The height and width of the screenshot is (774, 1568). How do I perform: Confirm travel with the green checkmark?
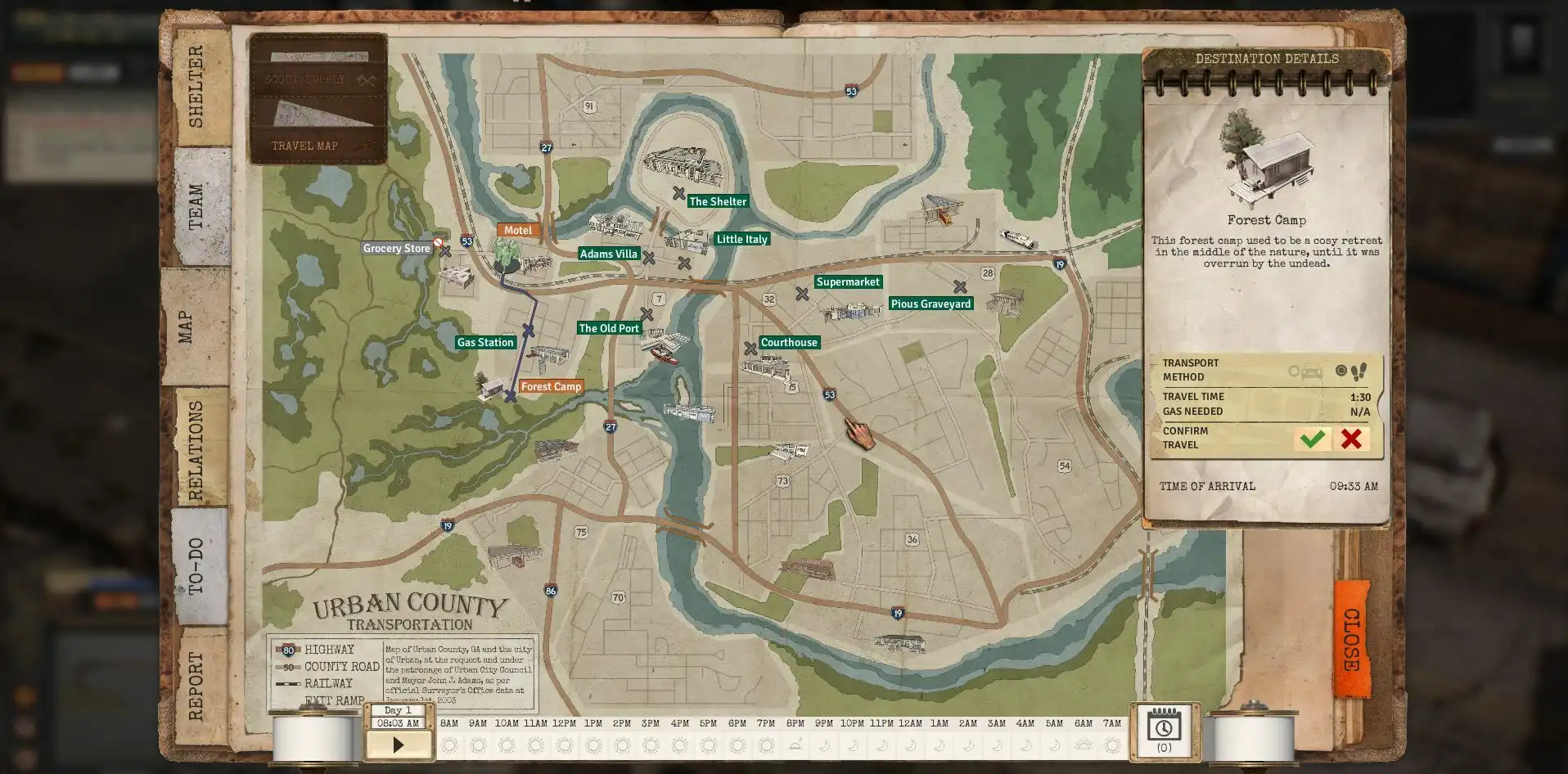coord(1312,439)
